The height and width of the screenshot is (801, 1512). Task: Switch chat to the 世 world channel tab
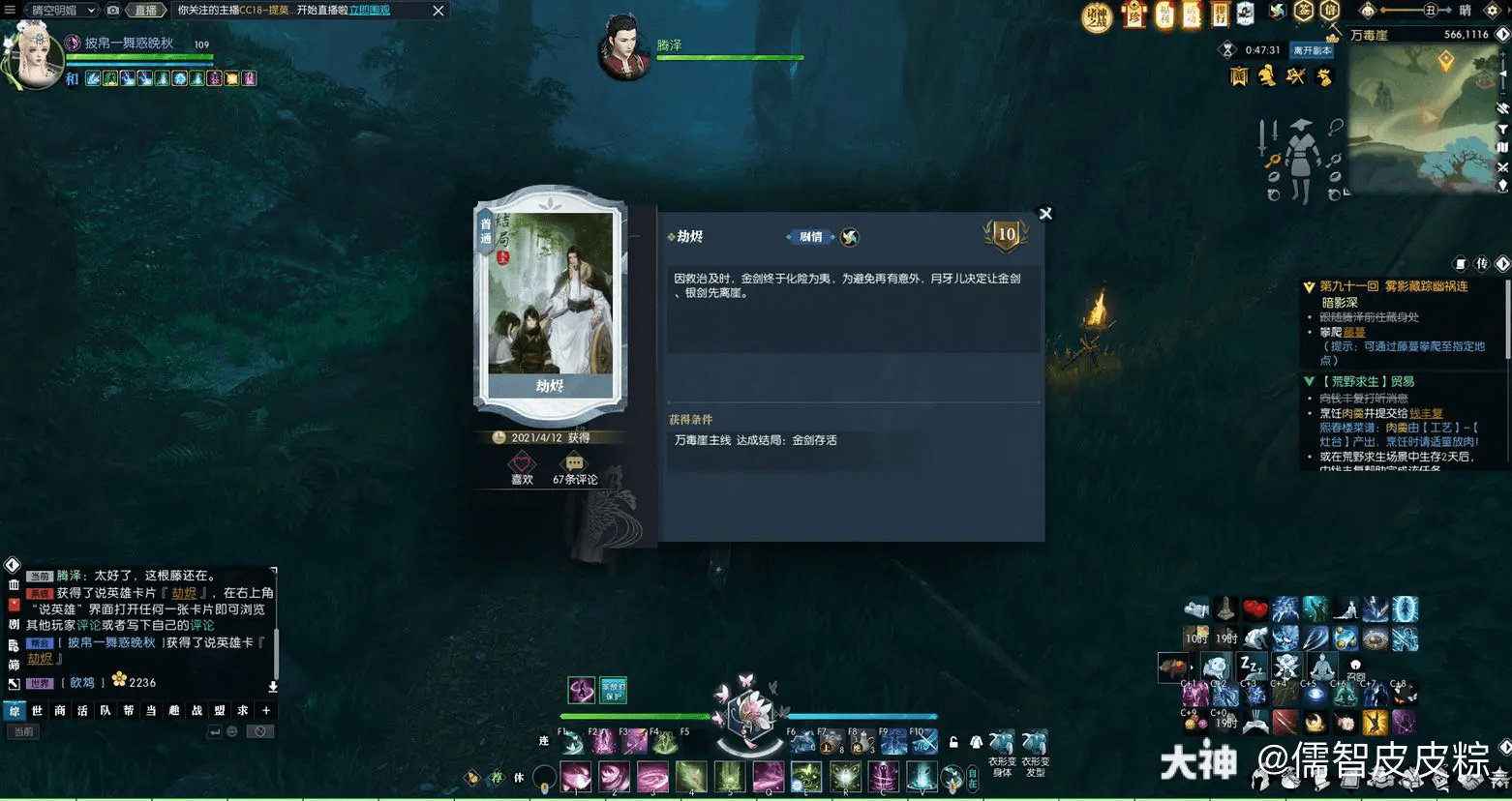(37, 711)
